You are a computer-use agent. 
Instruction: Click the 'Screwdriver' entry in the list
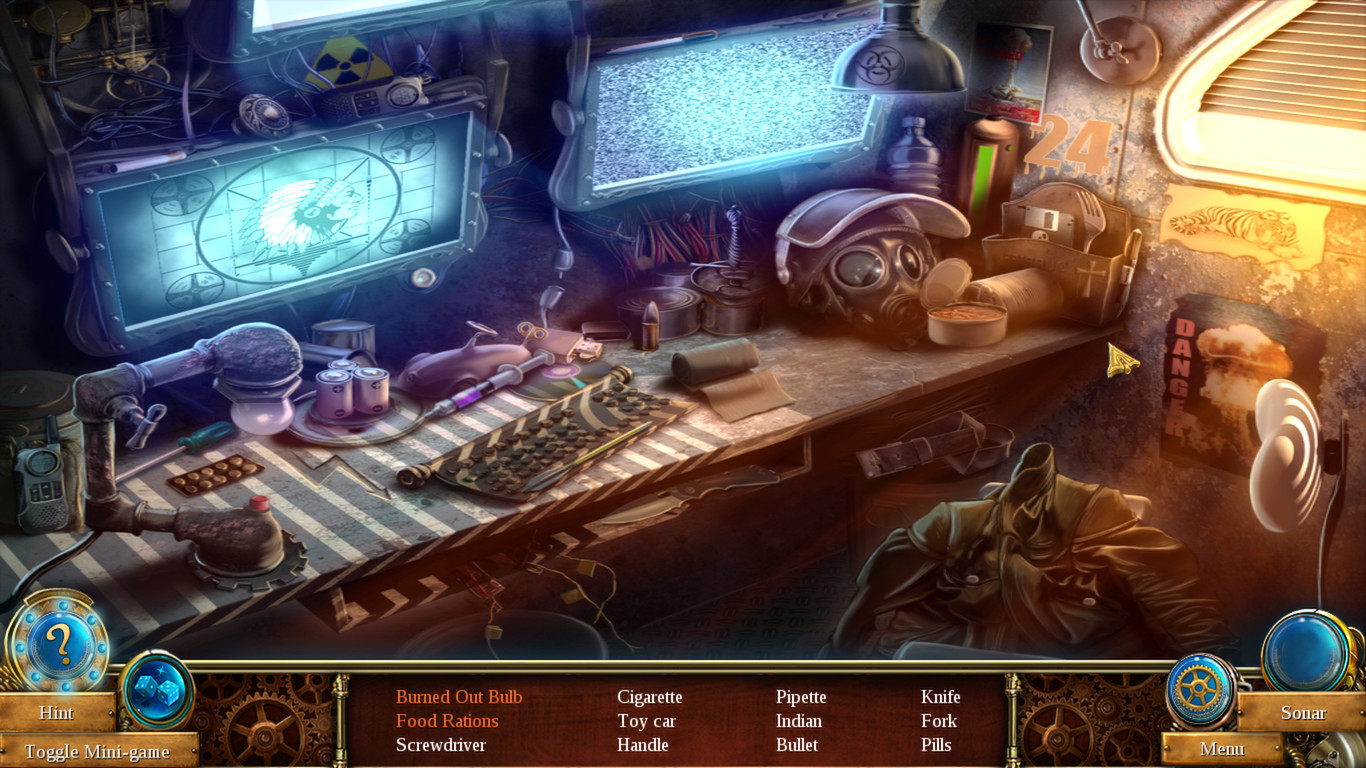(x=441, y=745)
